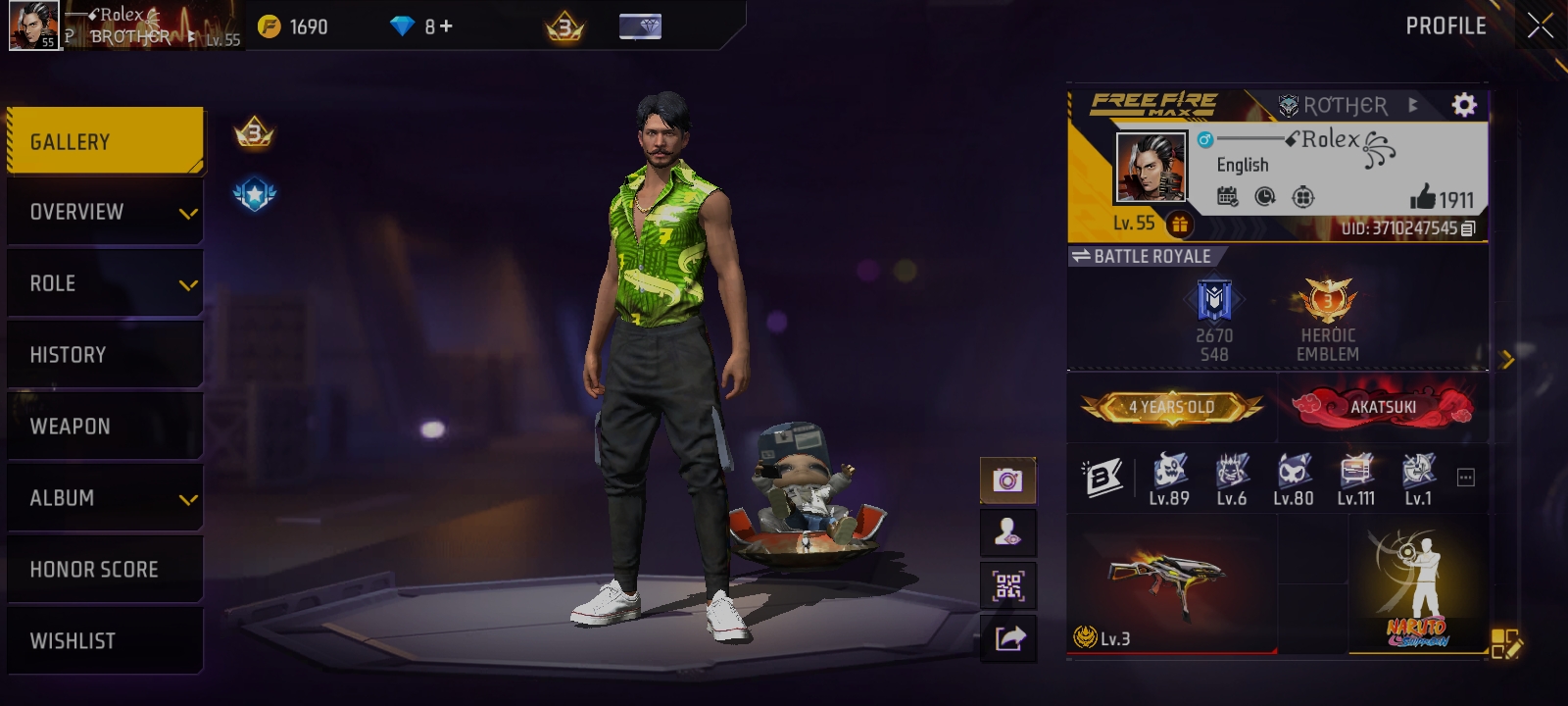Select the spectate player icon
This screenshot has width=1568, height=706.
[1008, 532]
